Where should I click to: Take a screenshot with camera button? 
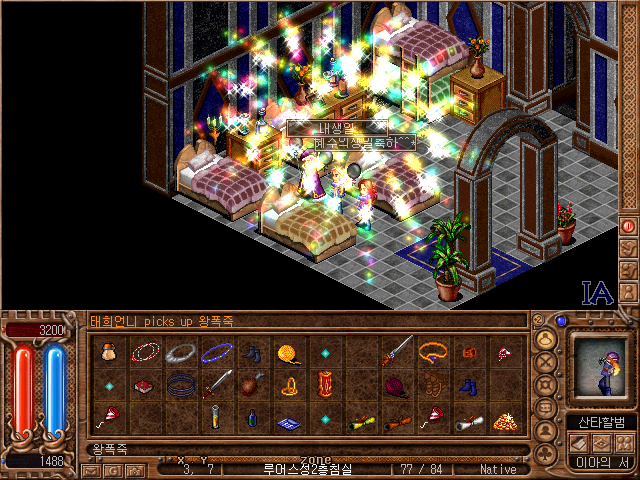[x=134, y=469]
